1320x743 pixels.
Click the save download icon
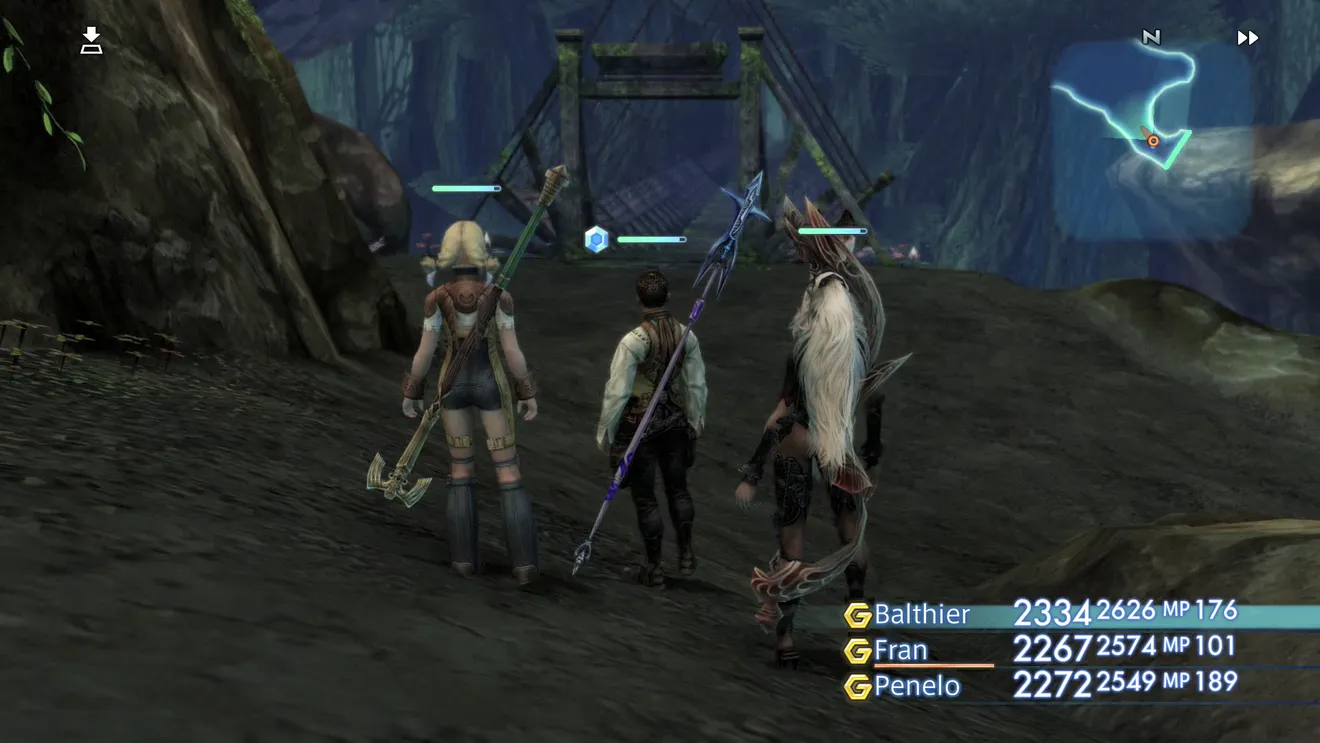coord(92,41)
